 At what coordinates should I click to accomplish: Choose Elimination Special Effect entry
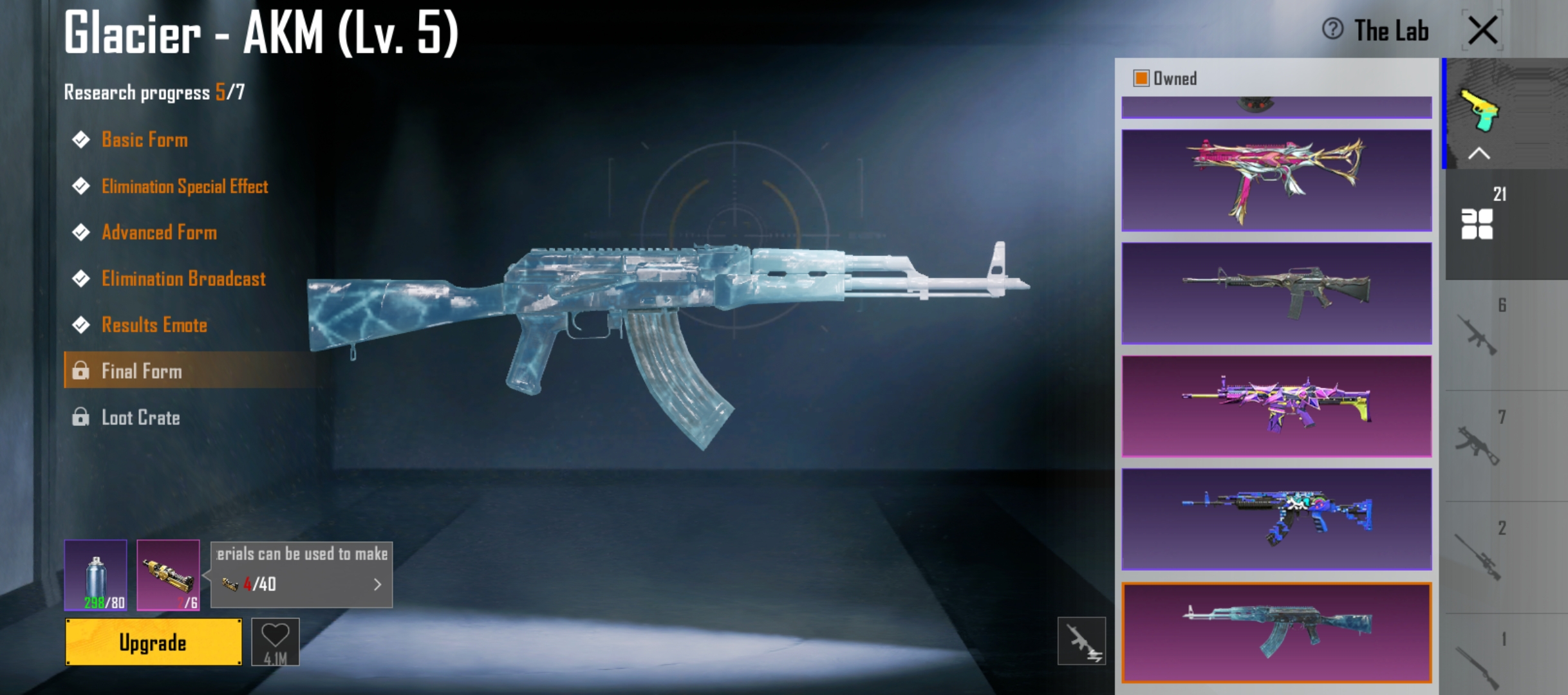(184, 187)
